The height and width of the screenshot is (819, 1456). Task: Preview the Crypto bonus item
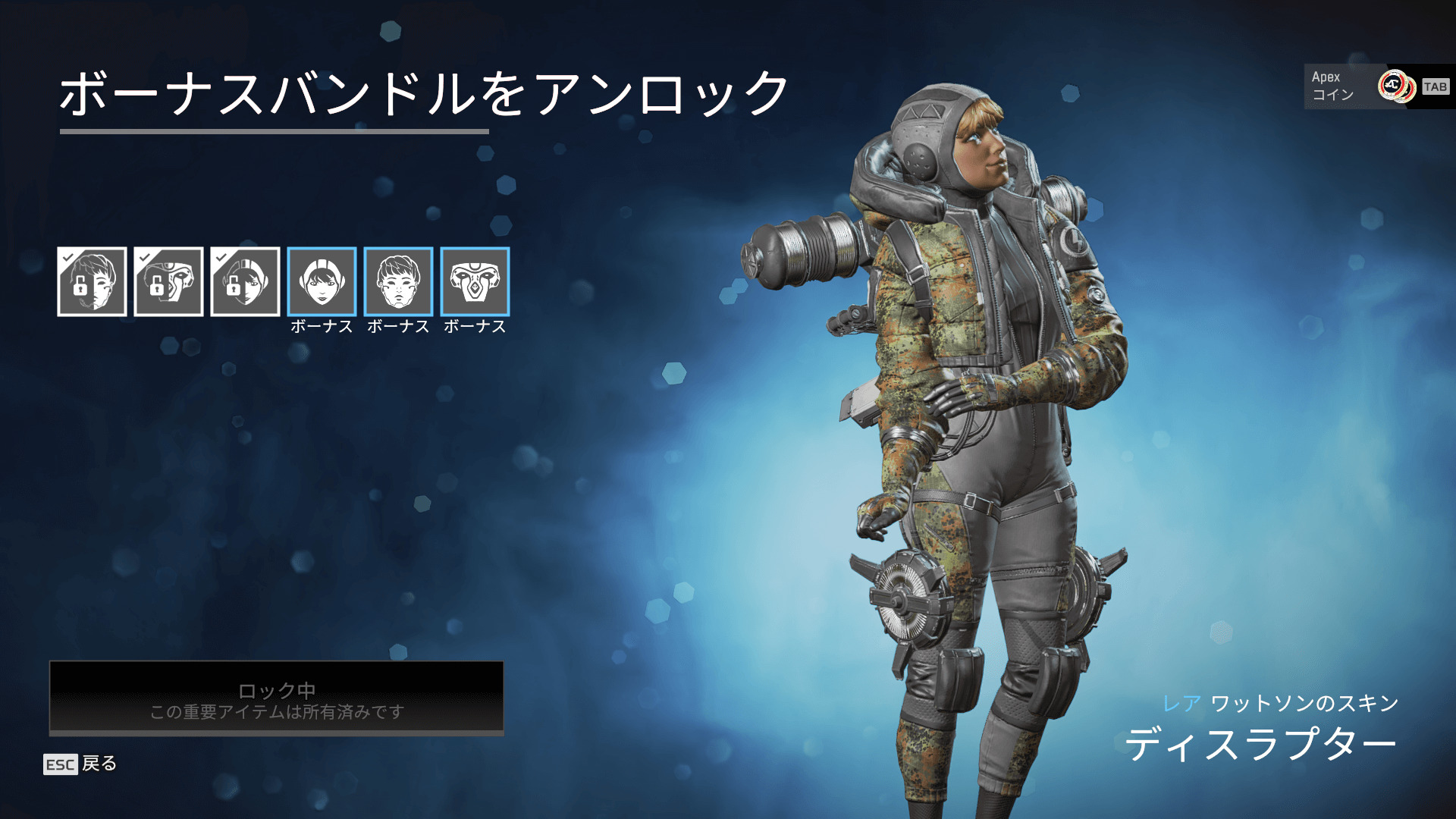click(x=398, y=281)
